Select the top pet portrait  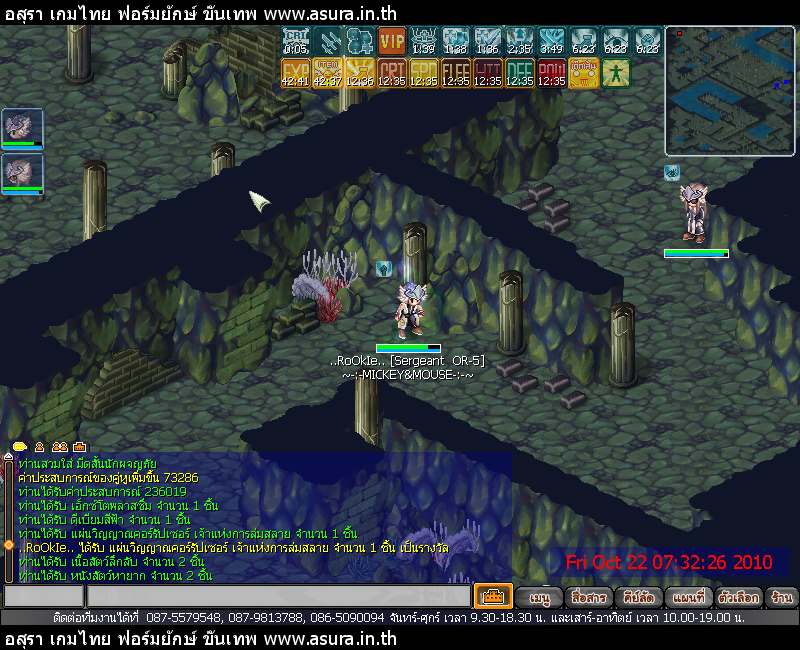point(22,128)
